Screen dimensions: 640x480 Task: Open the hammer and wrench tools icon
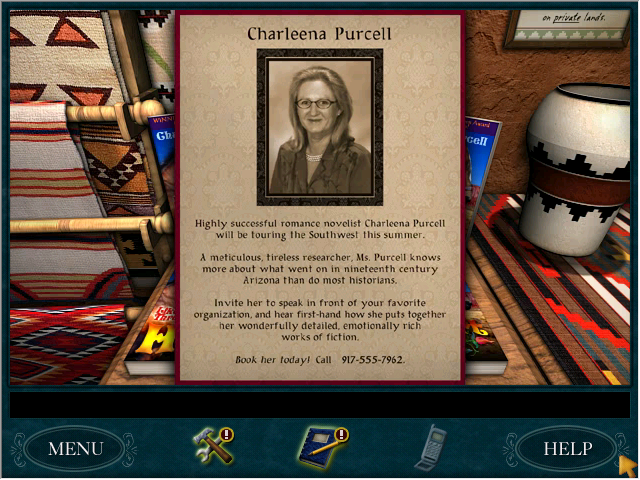(x=213, y=445)
